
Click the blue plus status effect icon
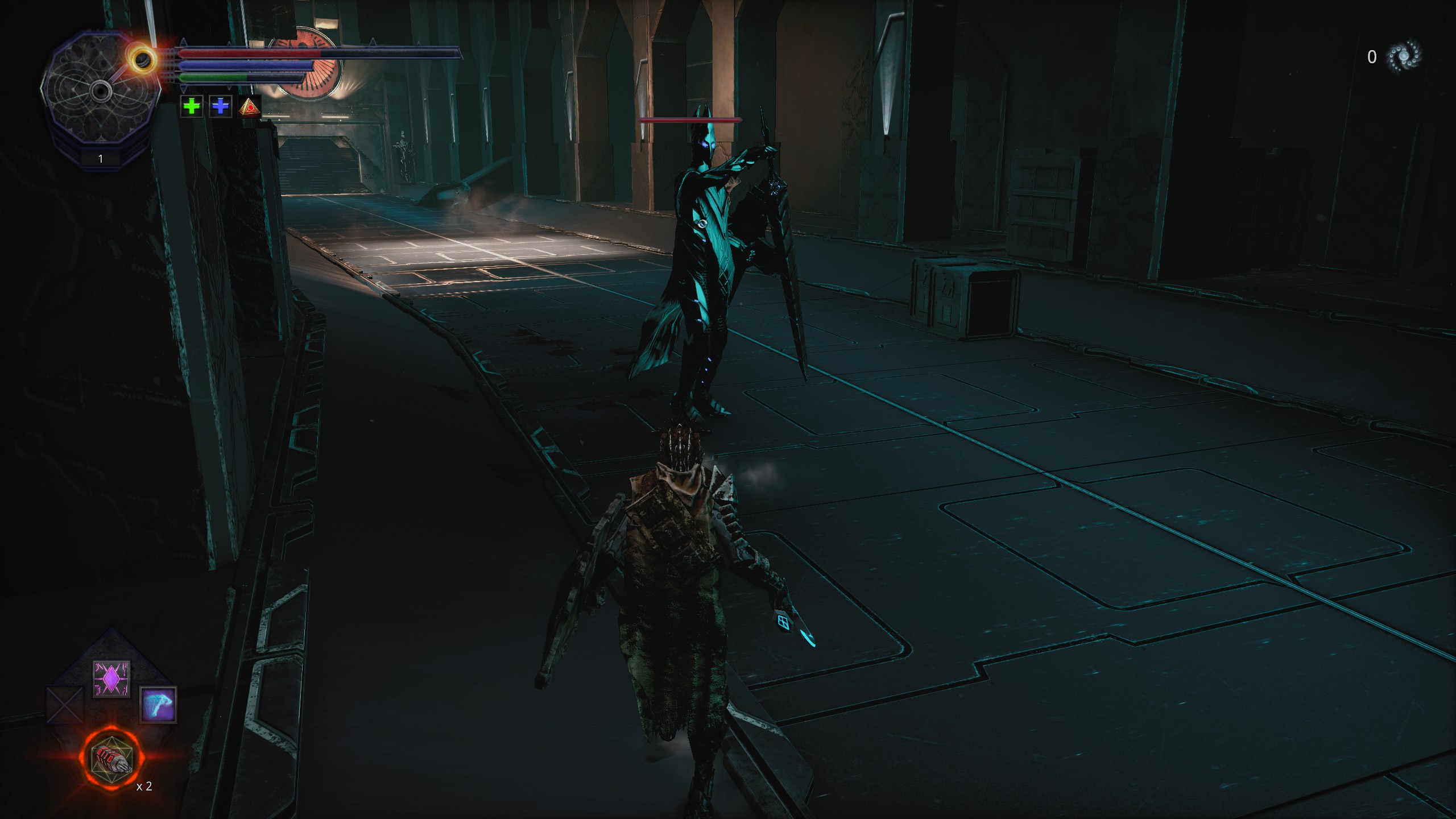[x=221, y=106]
